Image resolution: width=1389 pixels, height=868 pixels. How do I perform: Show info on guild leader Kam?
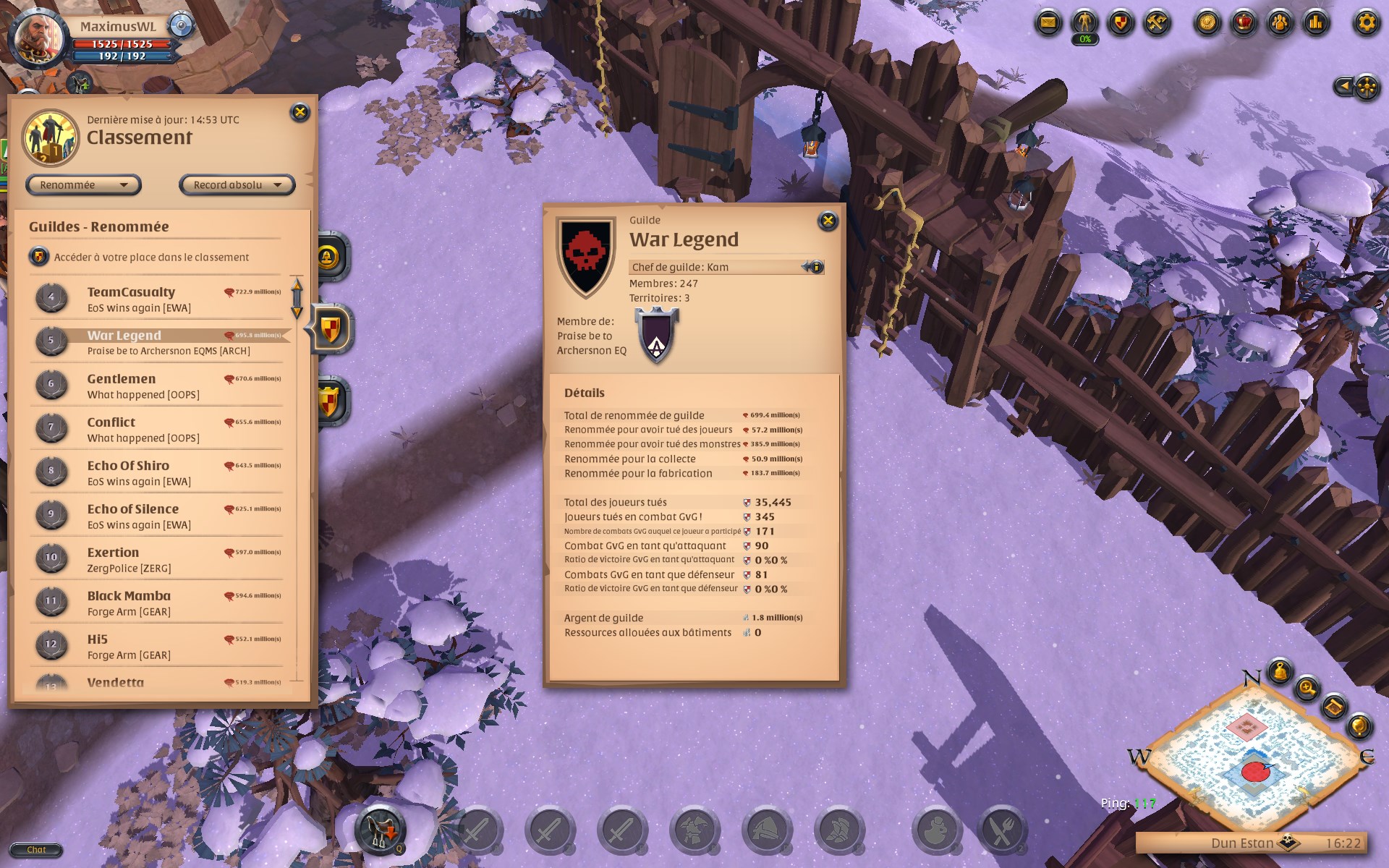pyautogui.click(x=815, y=267)
